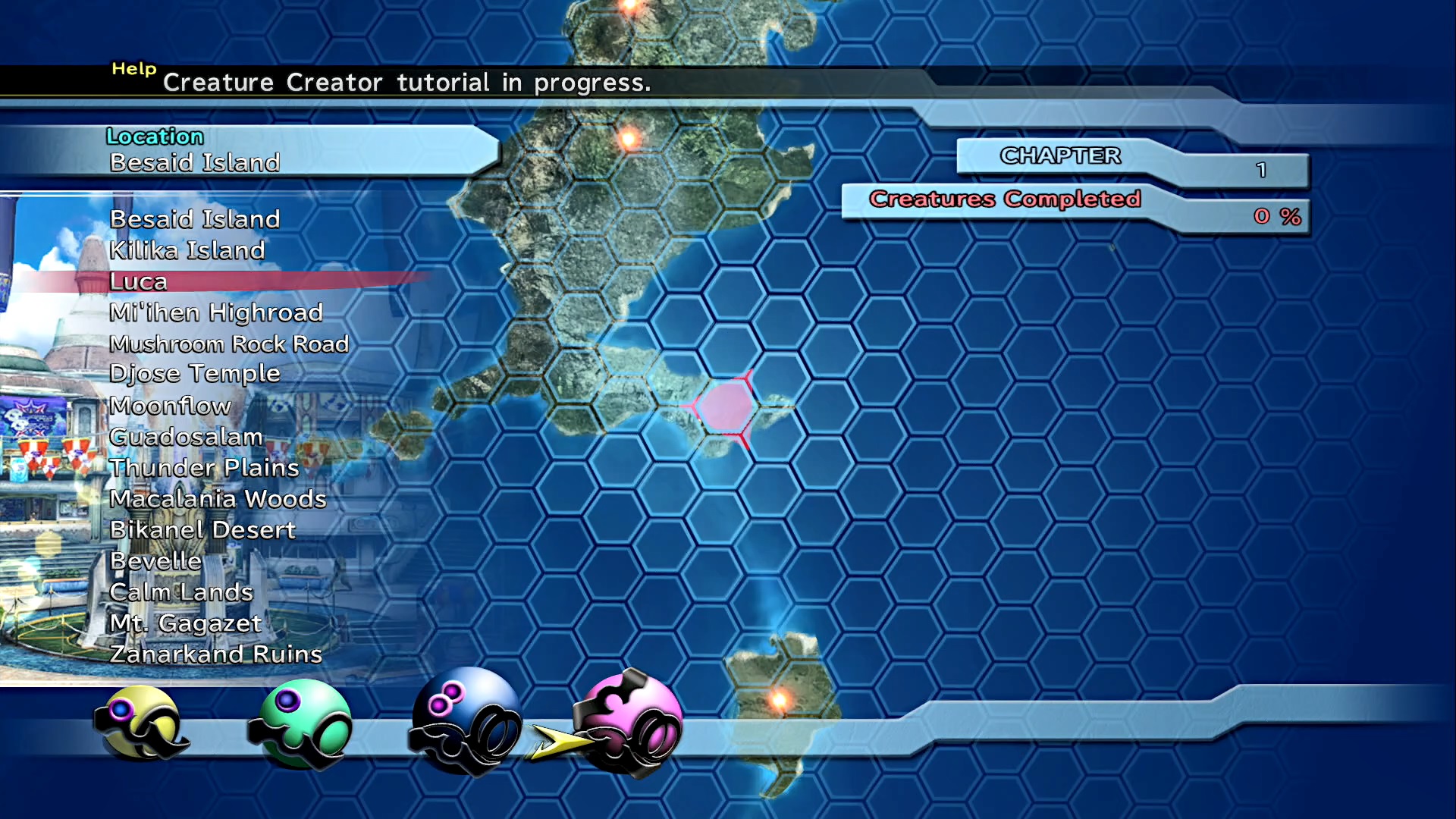
Task: Select Mushroom Rock Road
Action: click(229, 344)
